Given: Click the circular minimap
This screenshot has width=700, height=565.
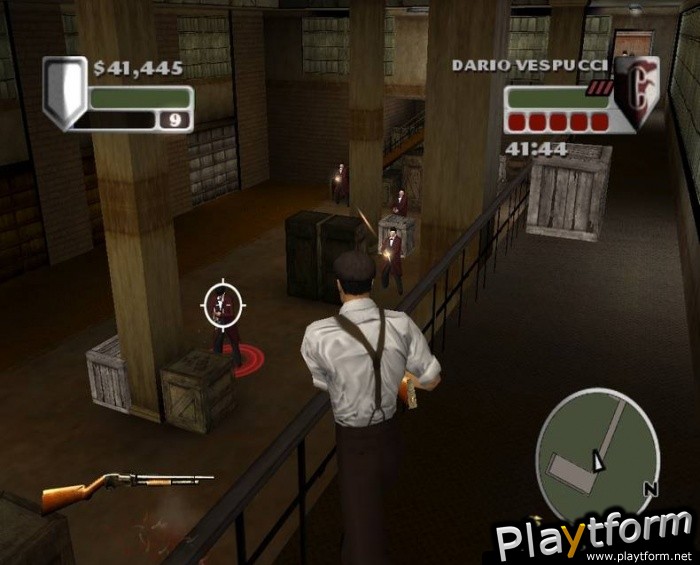Looking at the screenshot, I should pyautogui.click(x=597, y=446).
